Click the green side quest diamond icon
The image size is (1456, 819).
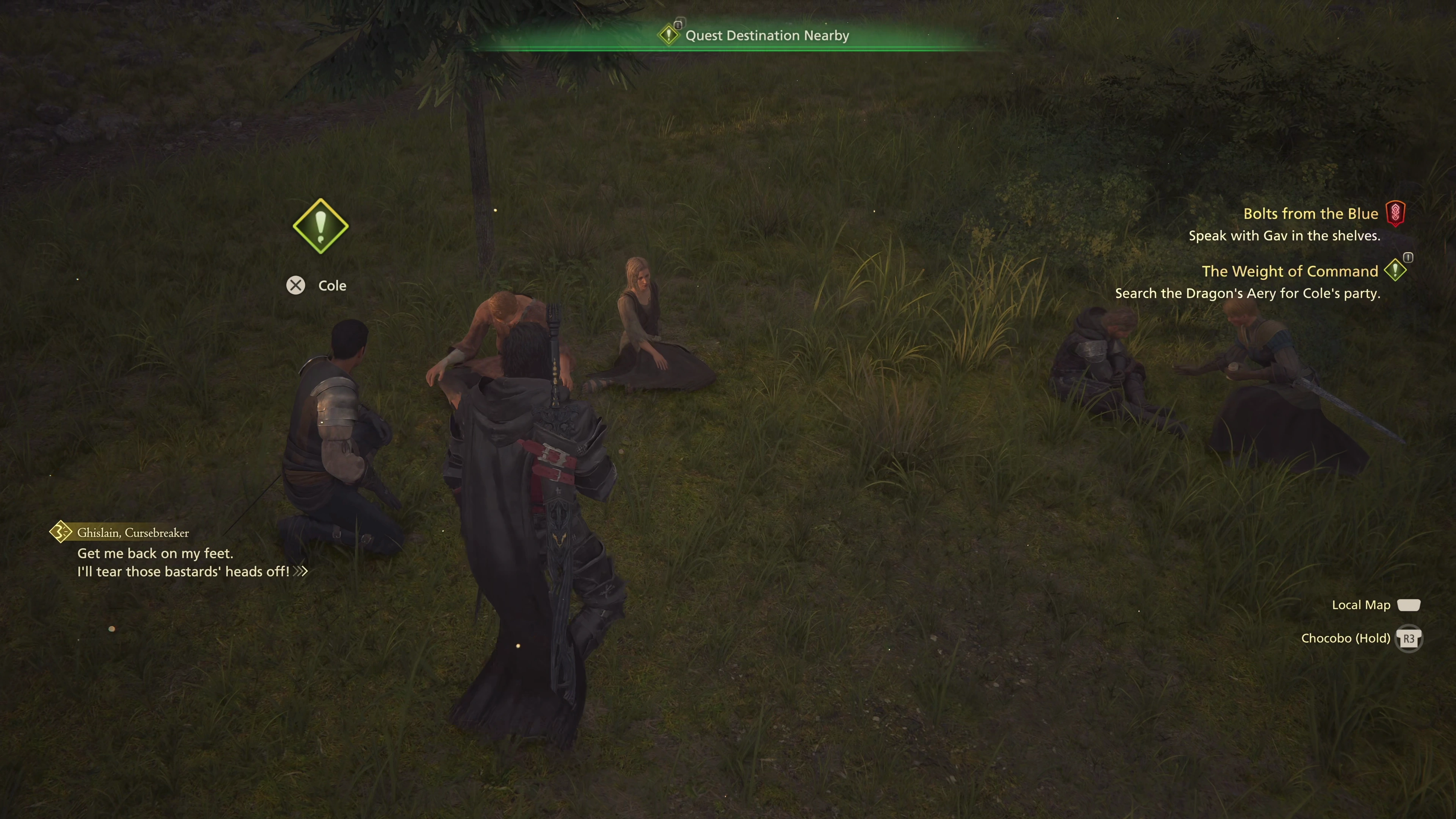(x=1395, y=270)
